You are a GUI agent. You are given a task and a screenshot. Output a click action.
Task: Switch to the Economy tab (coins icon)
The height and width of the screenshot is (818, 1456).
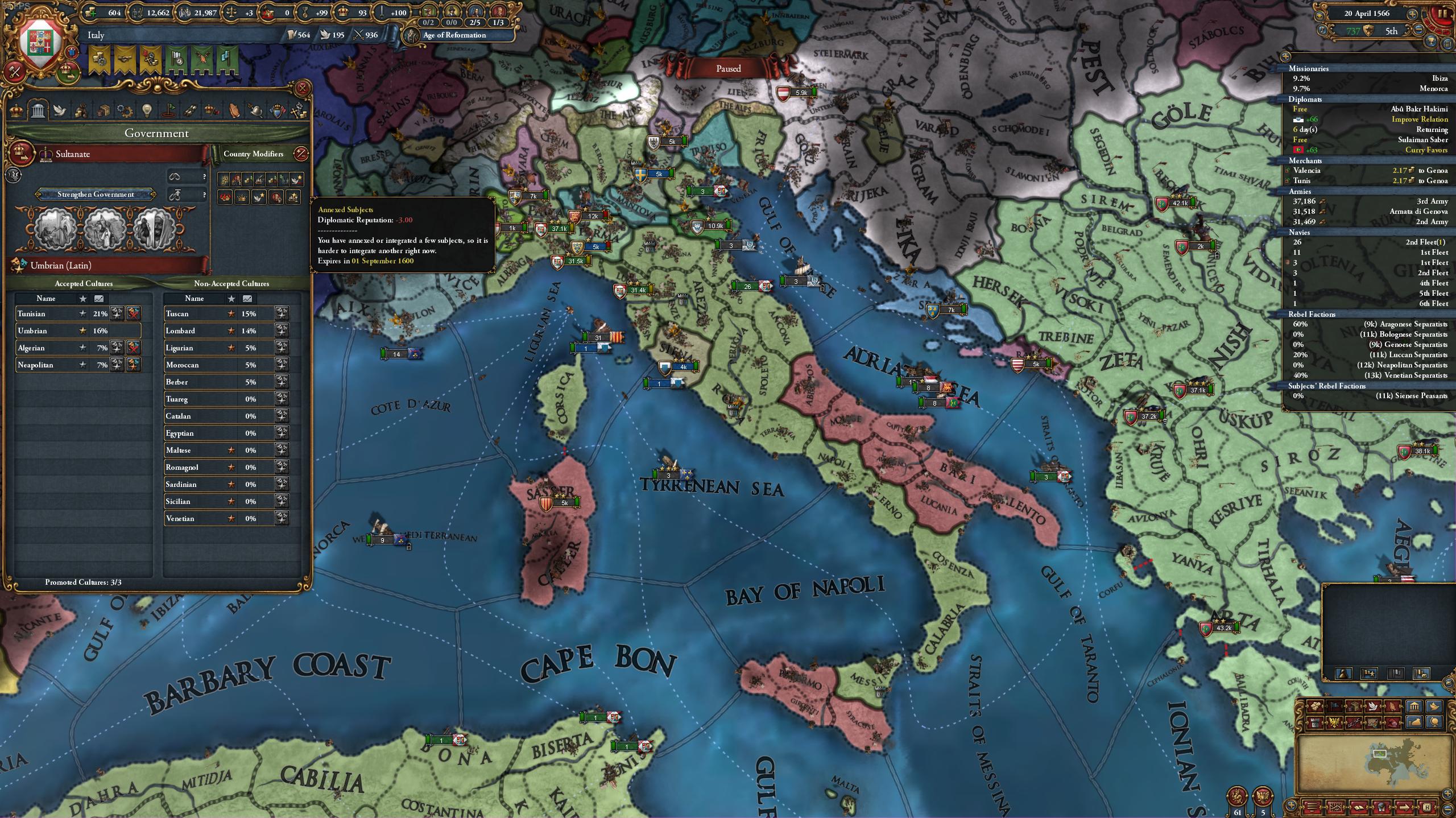[x=81, y=111]
